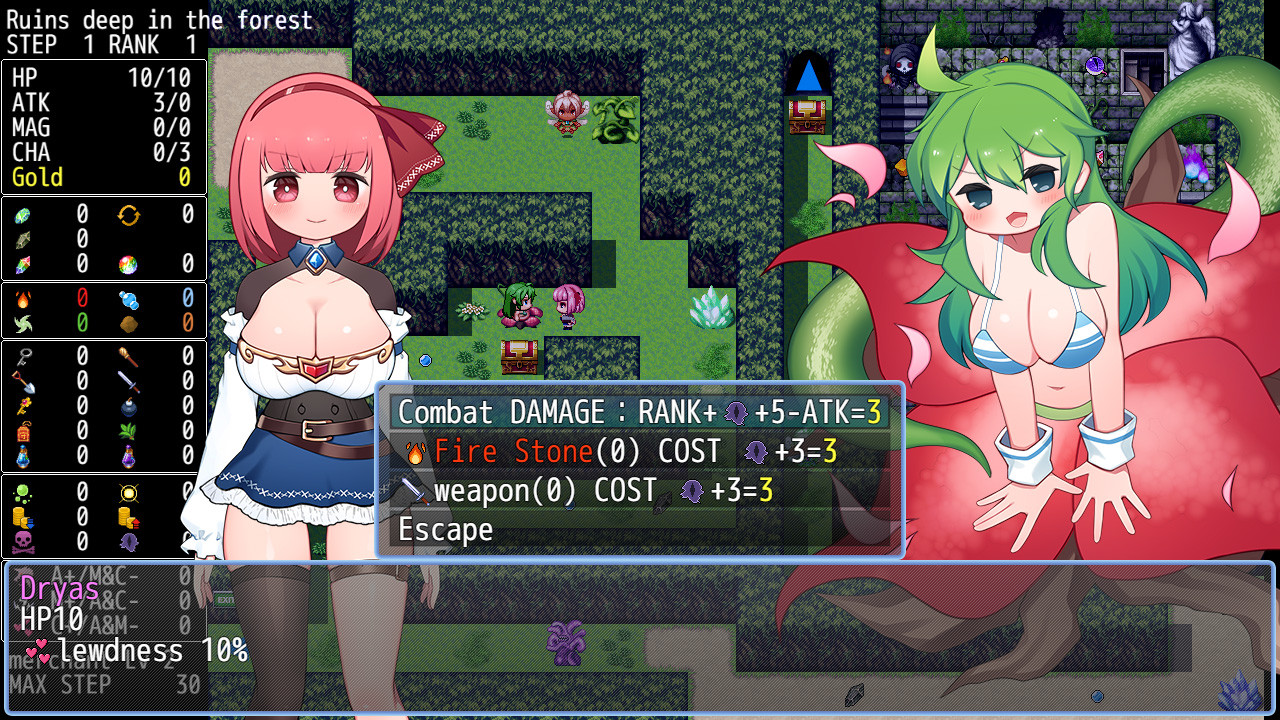This screenshot has height=720, width=1280.
Task: Click the rainbow gem icon
Action: point(128,262)
